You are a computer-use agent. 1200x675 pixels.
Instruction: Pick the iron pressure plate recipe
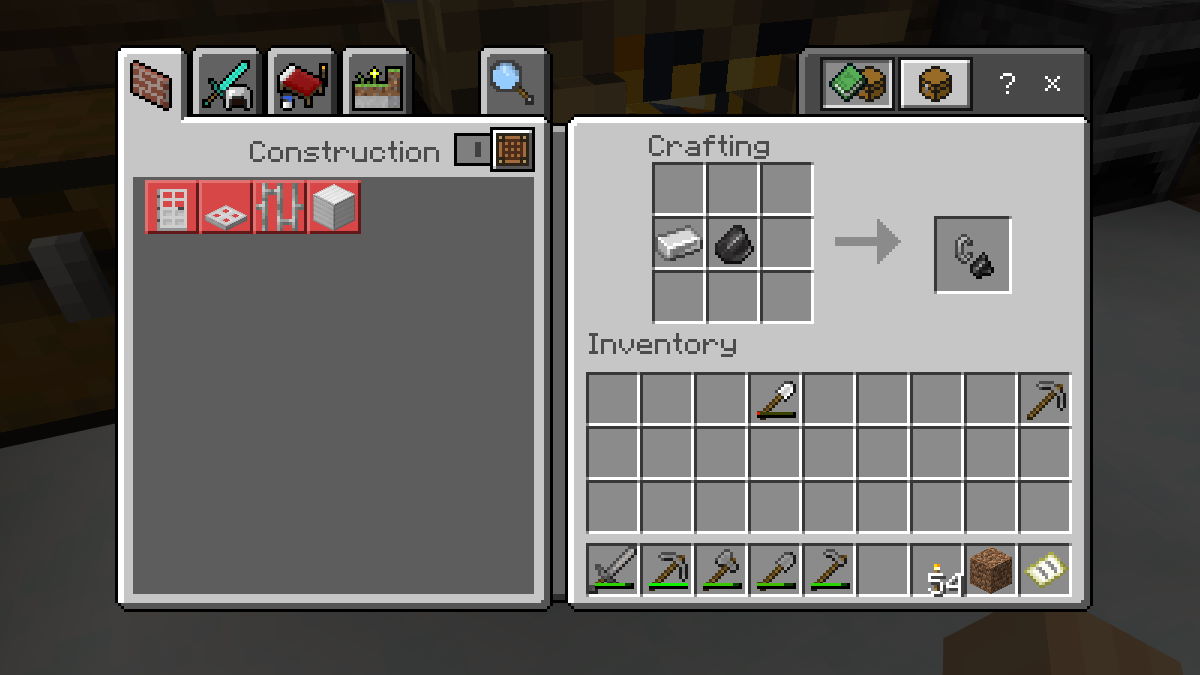[x=226, y=207]
